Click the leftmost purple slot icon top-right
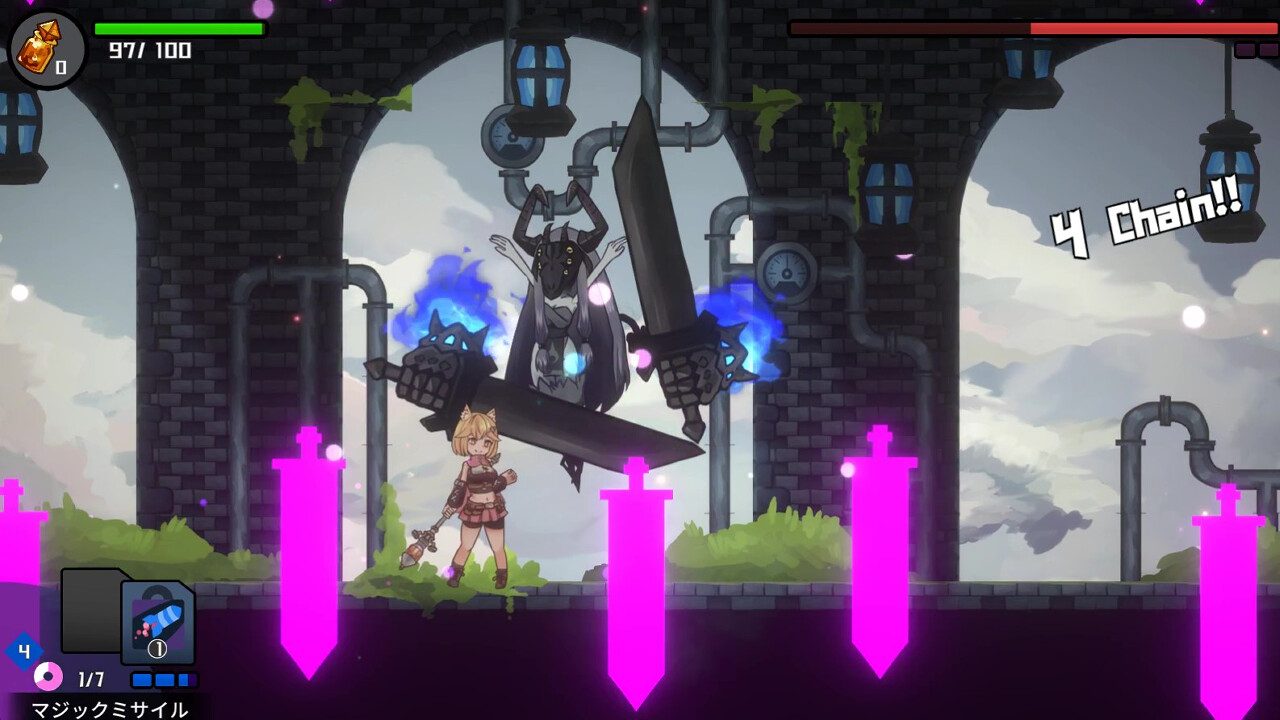1280x720 pixels. [x=1247, y=49]
